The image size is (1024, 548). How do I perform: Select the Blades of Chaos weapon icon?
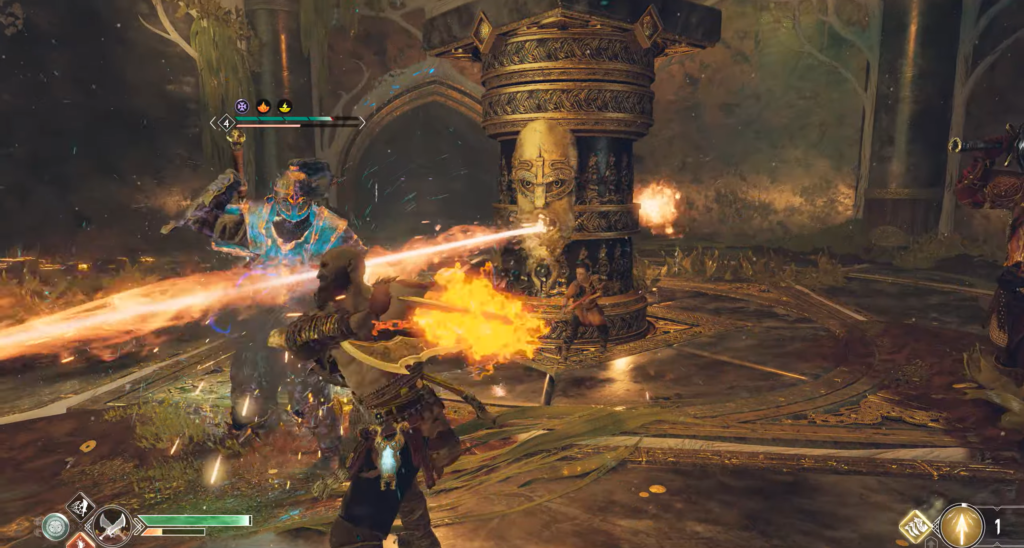point(111,525)
